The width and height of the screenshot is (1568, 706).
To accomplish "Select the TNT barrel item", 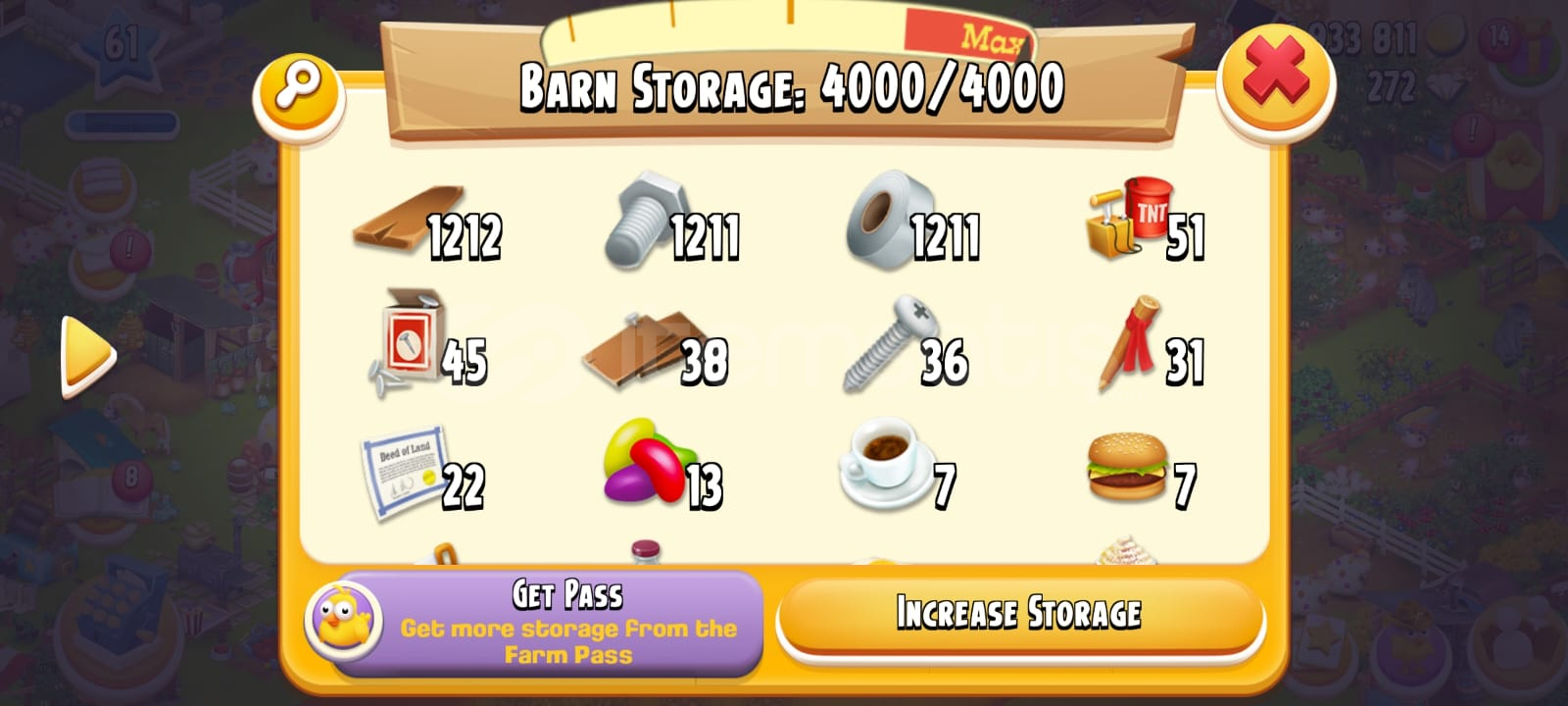I will (x=1122, y=221).
